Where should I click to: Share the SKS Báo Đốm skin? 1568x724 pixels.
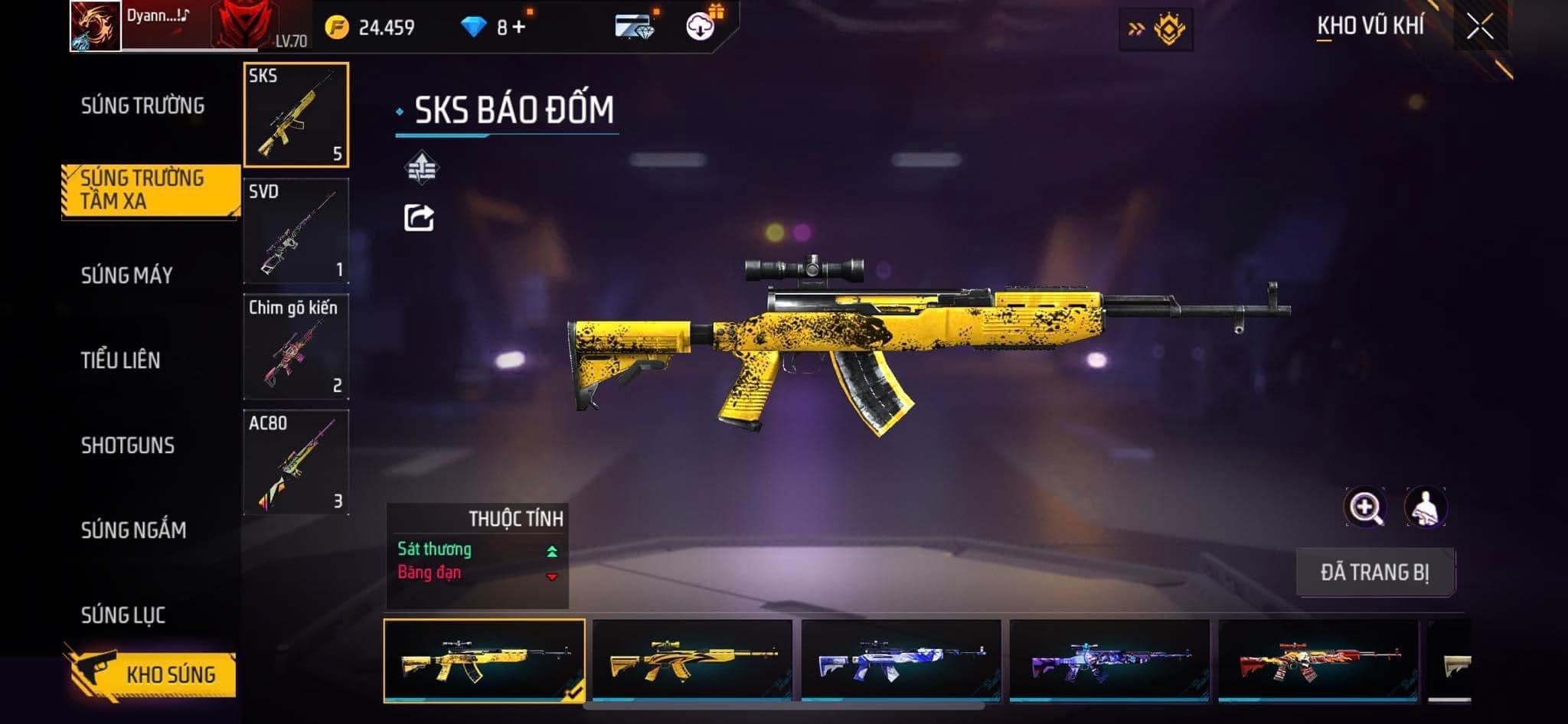[419, 218]
